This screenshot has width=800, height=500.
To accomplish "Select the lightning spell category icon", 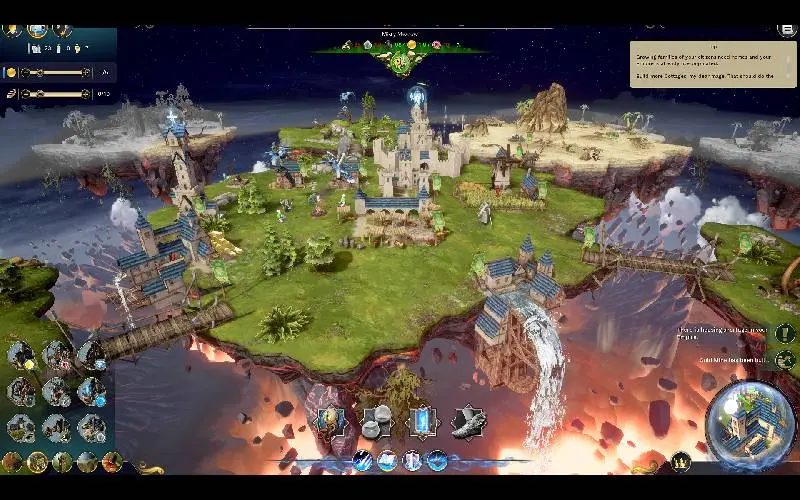I will [x=363, y=460].
